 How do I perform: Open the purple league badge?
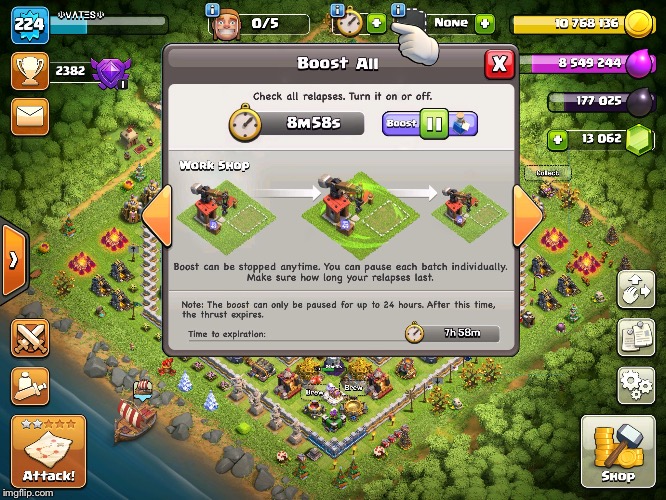(x=108, y=71)
